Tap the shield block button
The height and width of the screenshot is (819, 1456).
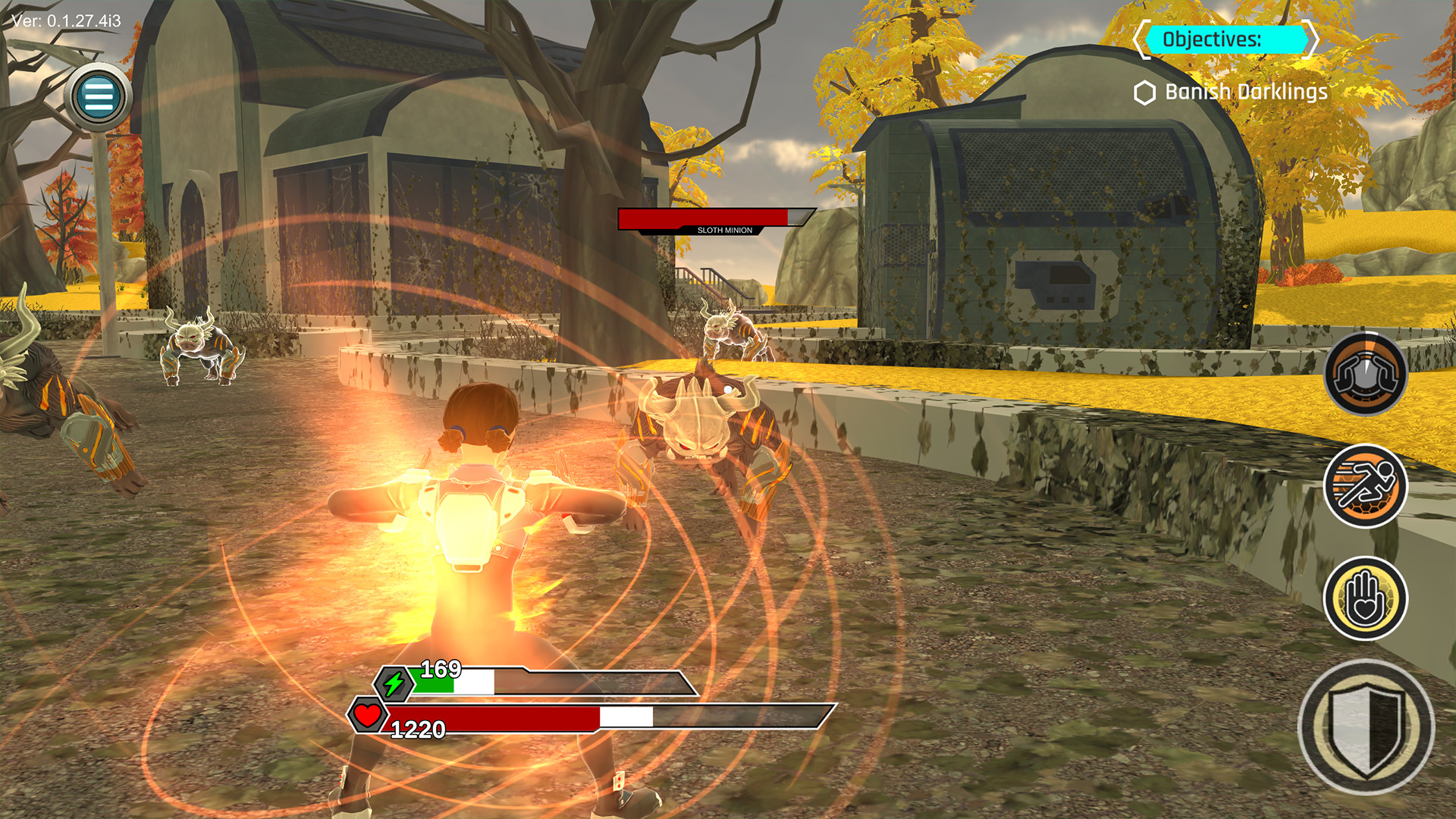click(1366, 727)
